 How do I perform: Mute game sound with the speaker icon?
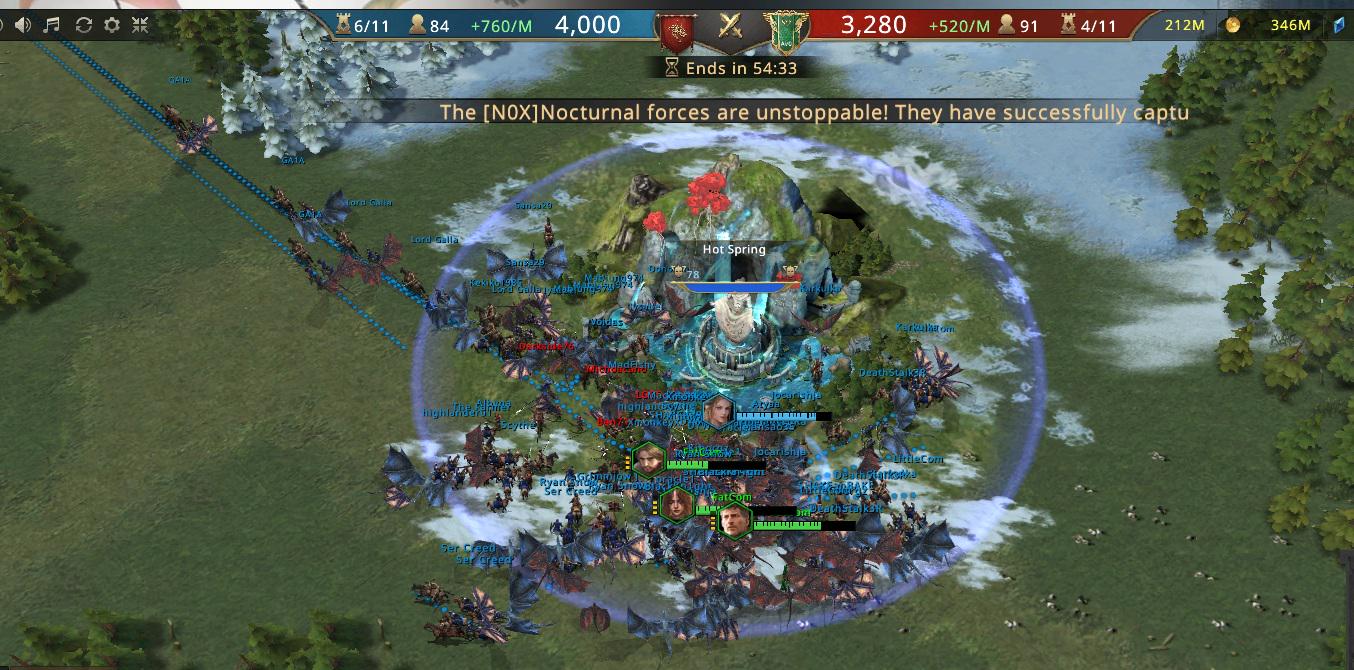click(22, 25)
